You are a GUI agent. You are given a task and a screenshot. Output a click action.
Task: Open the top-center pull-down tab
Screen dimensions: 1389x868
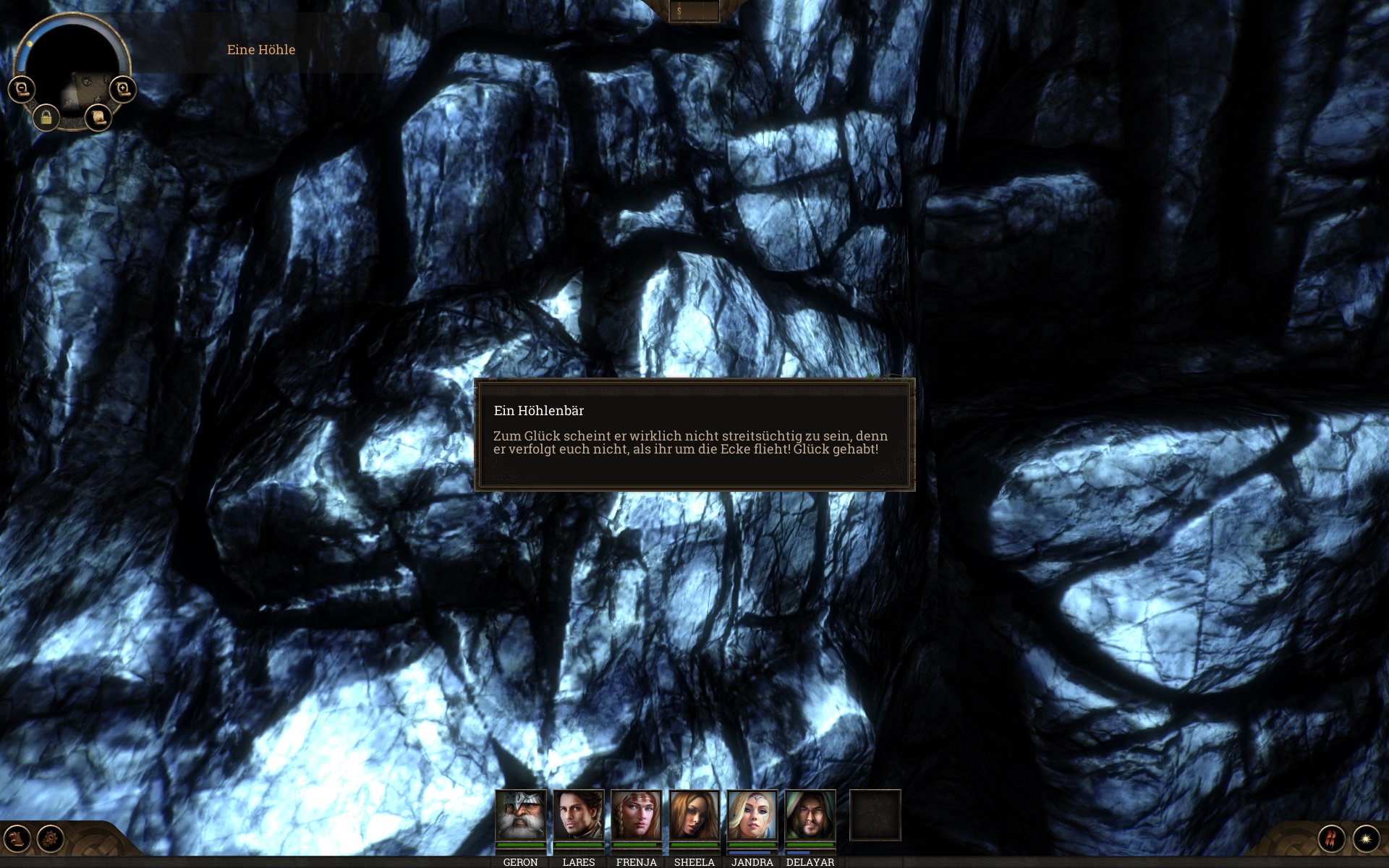click(694, 12)
